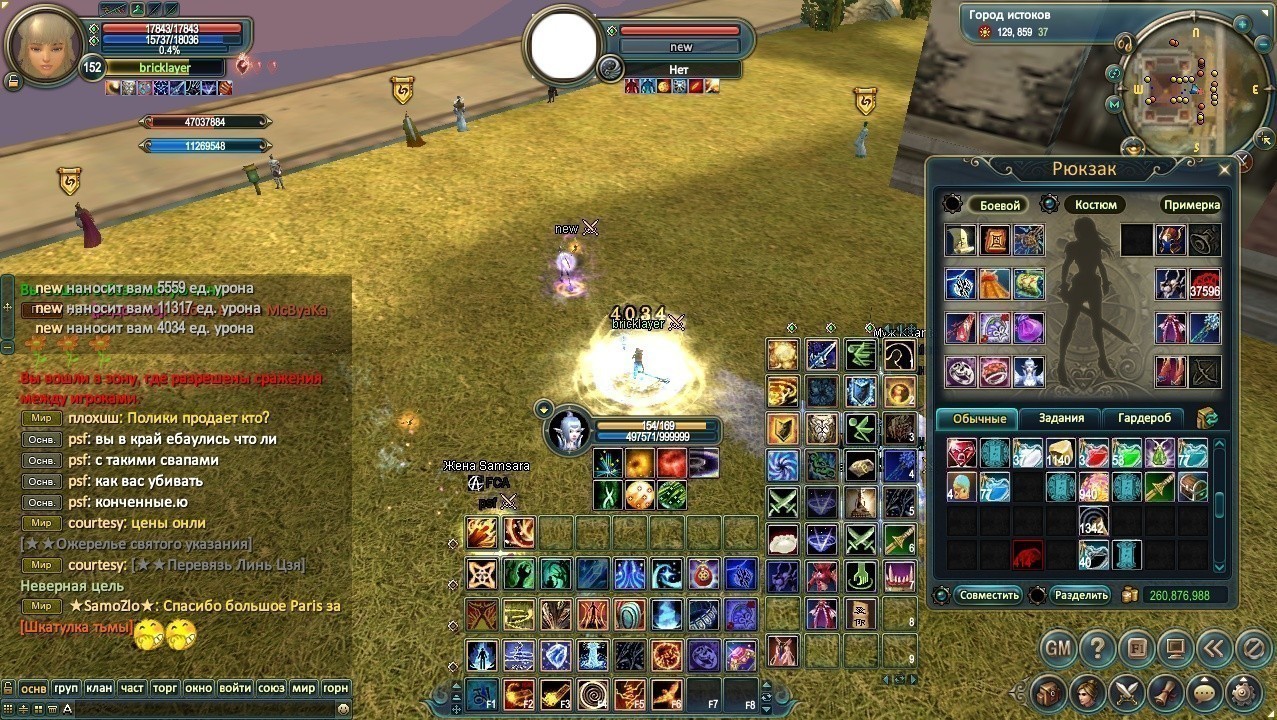
Task: Choose the Костюм equipment view
Action: [x=1095, y=205]
